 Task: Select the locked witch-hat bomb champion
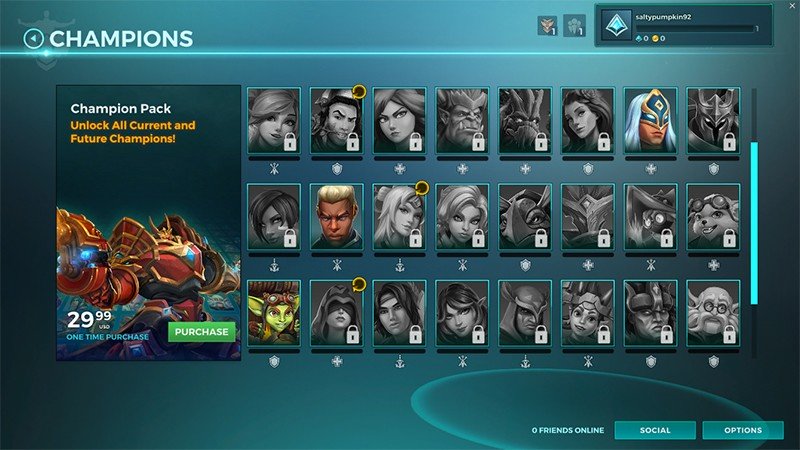click(x=650, y=216)
